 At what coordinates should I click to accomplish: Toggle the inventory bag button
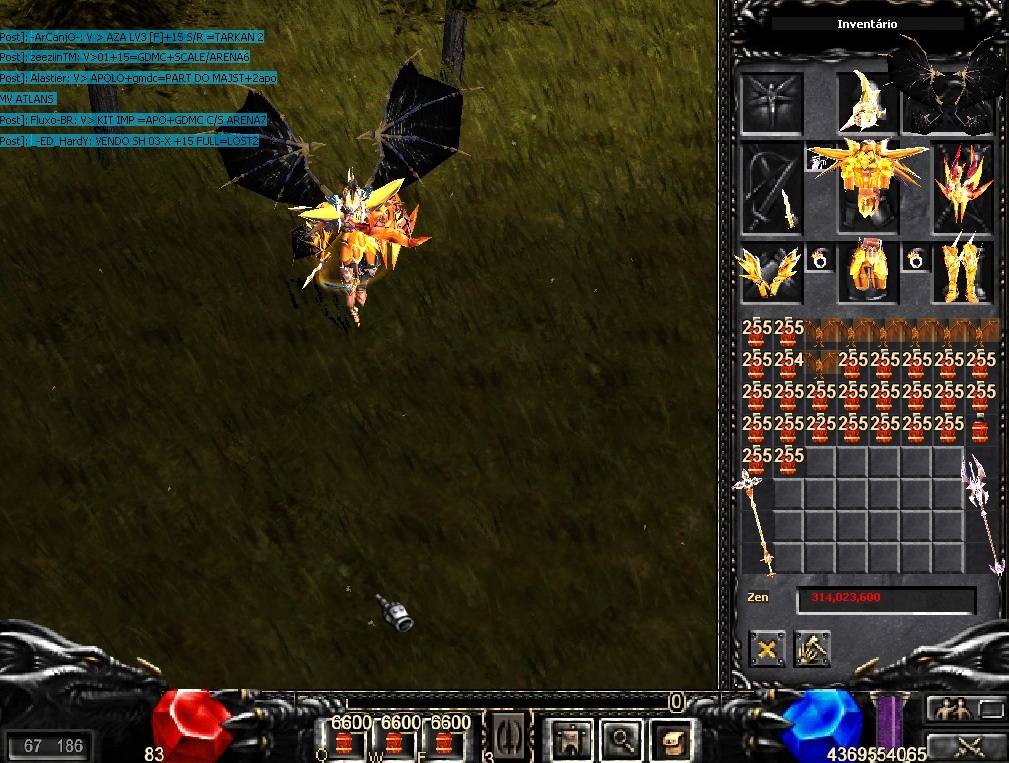[672, 740]
